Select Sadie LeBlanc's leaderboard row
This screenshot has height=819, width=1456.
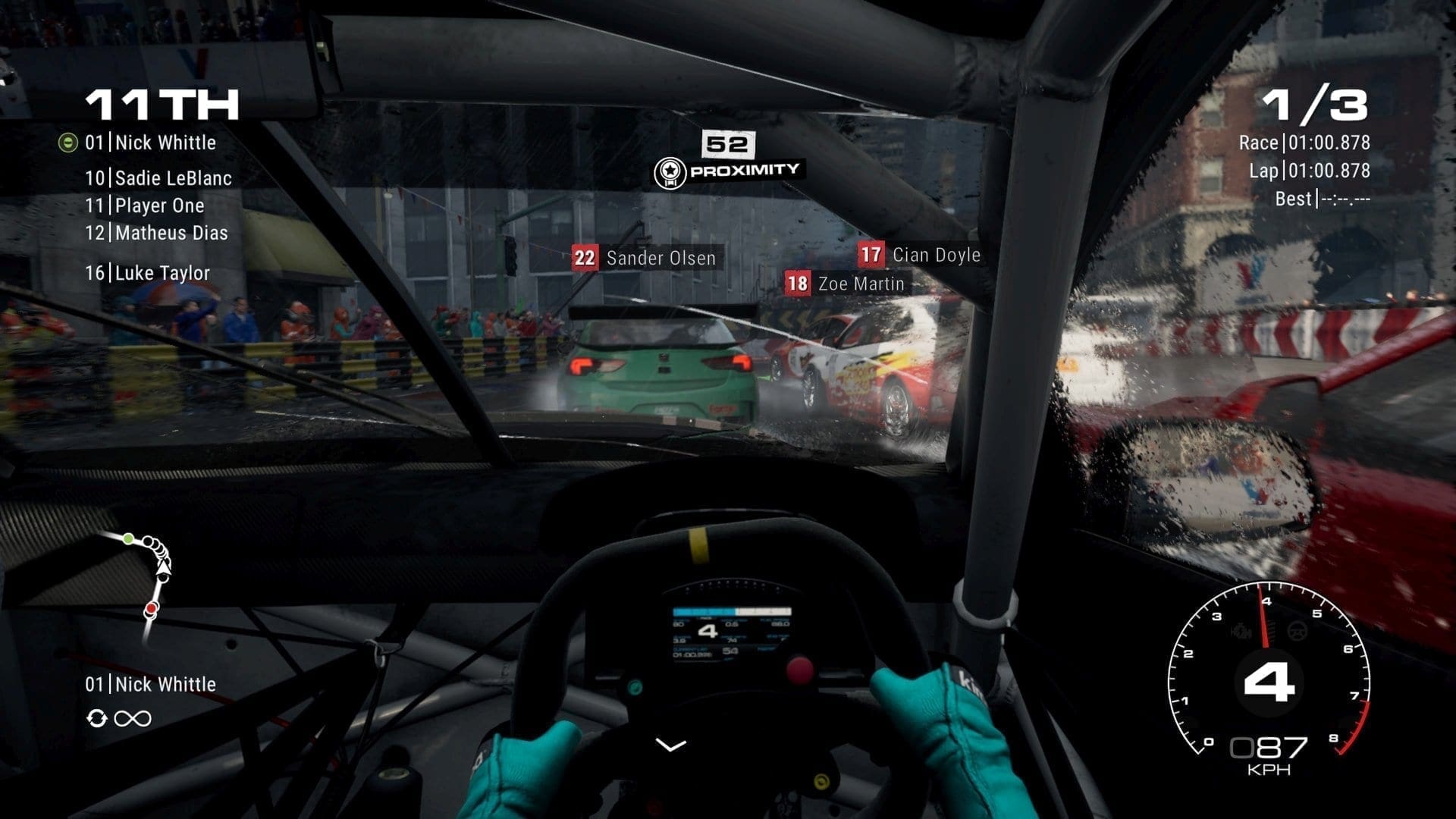pyautogui.click(x=158, y=178)
